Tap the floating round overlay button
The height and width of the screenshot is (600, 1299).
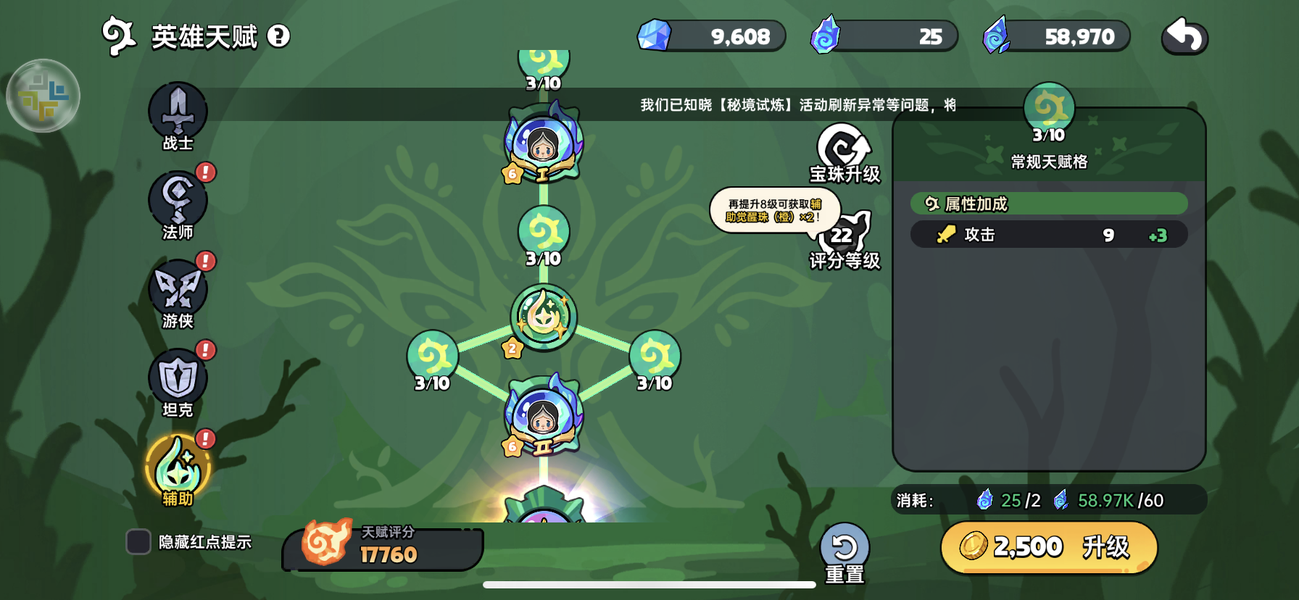(x=43, y=96)
